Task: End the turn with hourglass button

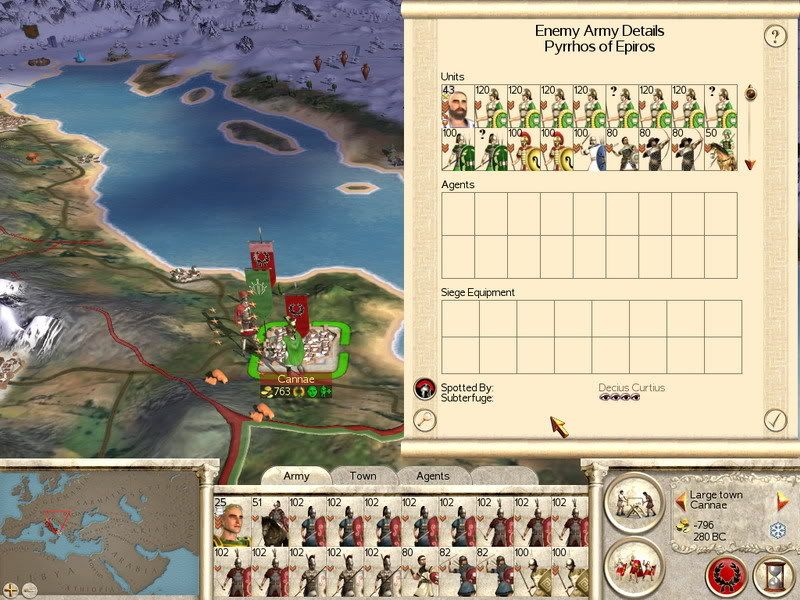Action: point(773,575)
